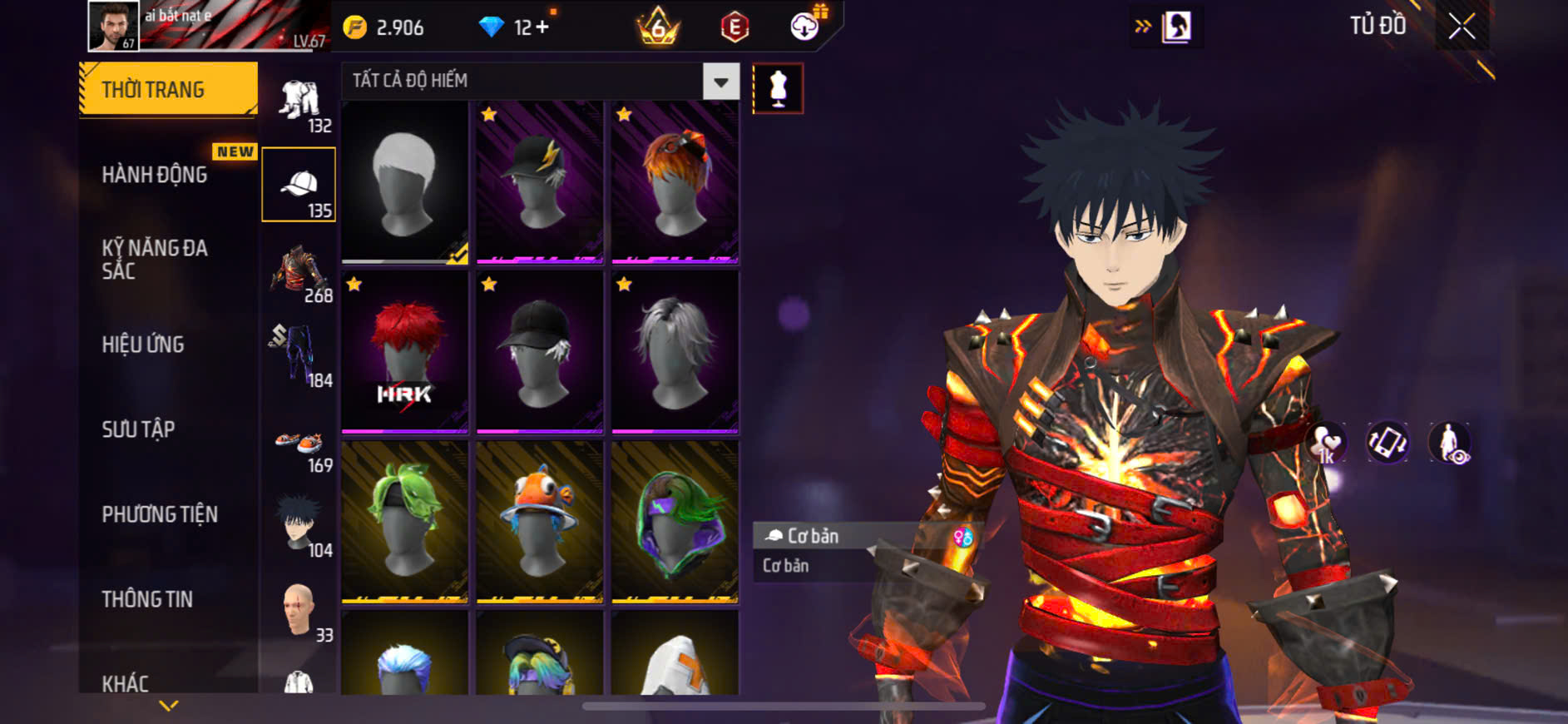Open the Hiệu Ứng section
Viewport: 1568px width, 724px height.
point(143,345)
